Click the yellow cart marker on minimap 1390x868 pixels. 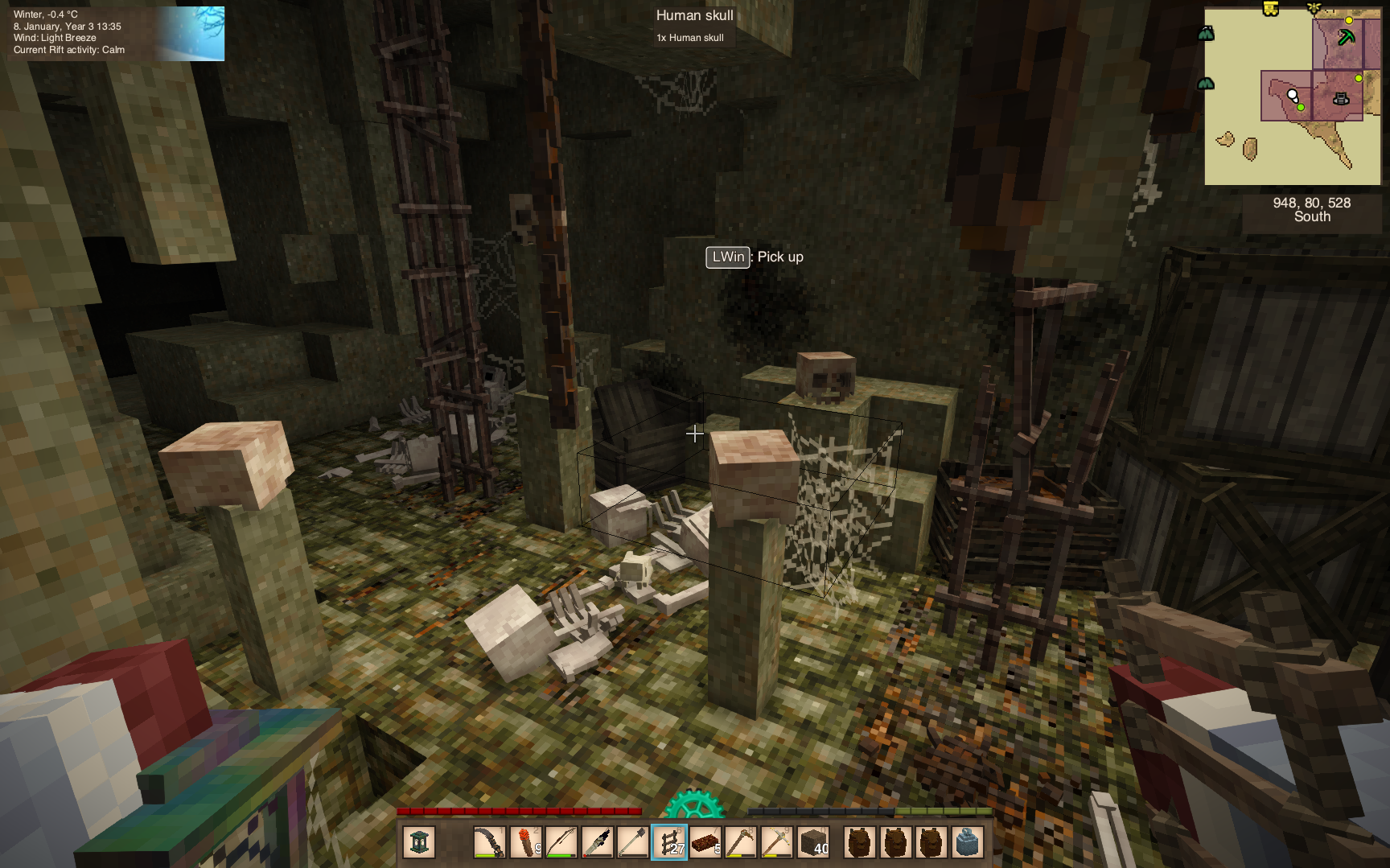[1270, 9]
